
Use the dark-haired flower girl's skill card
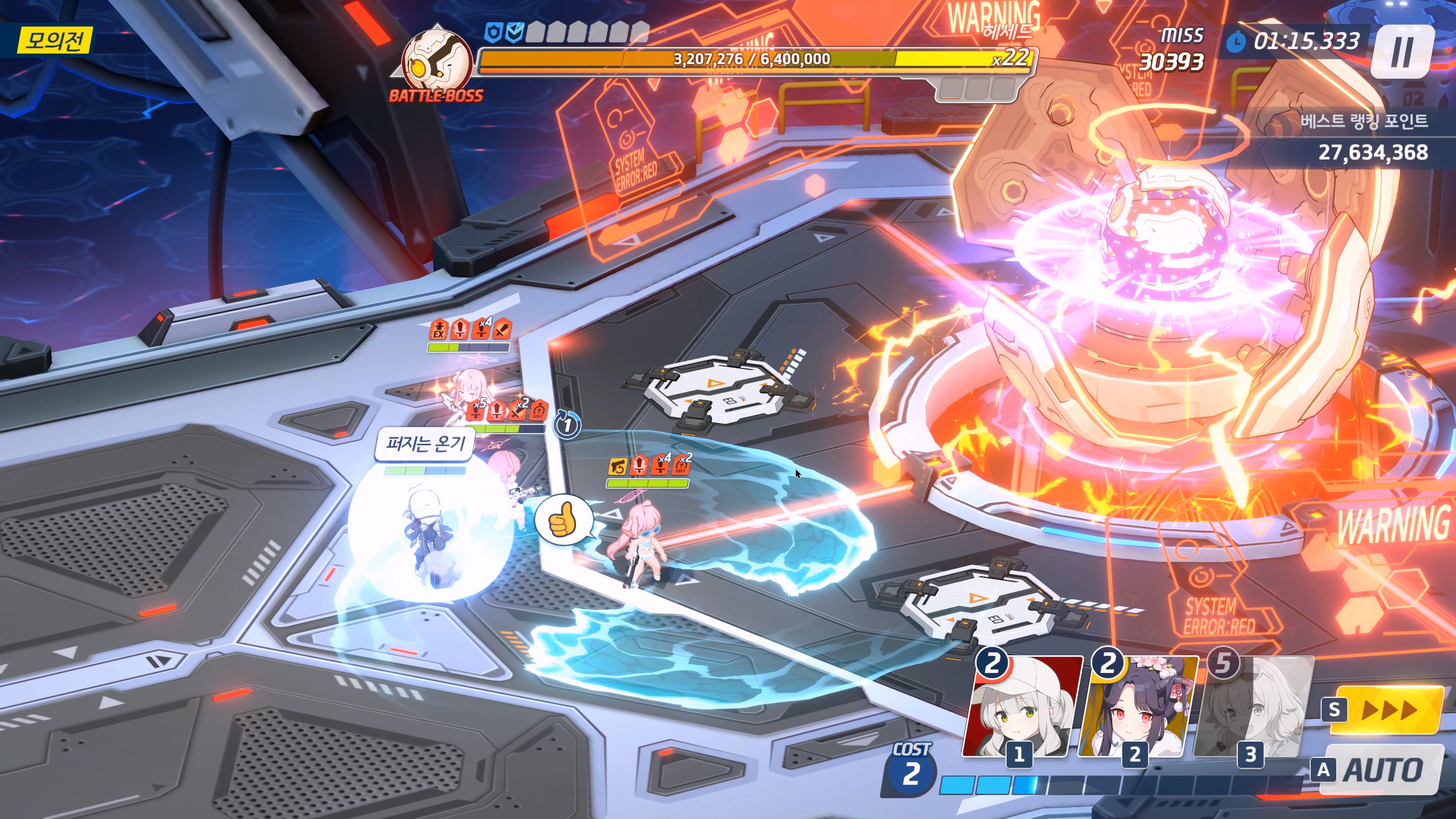pos(1138,706)
